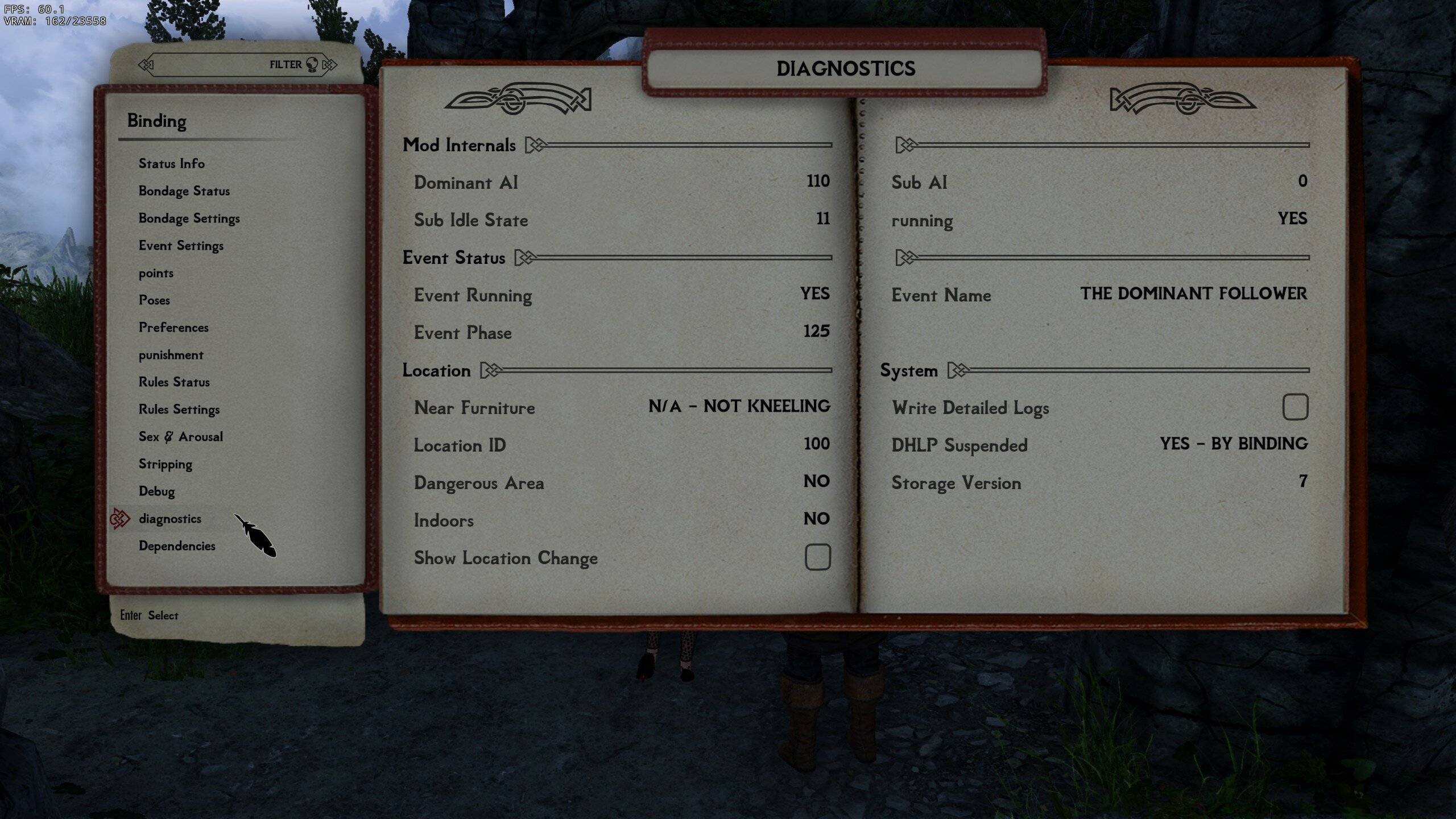Select the right knot arrow in the Filter bar

click(328, 64)
